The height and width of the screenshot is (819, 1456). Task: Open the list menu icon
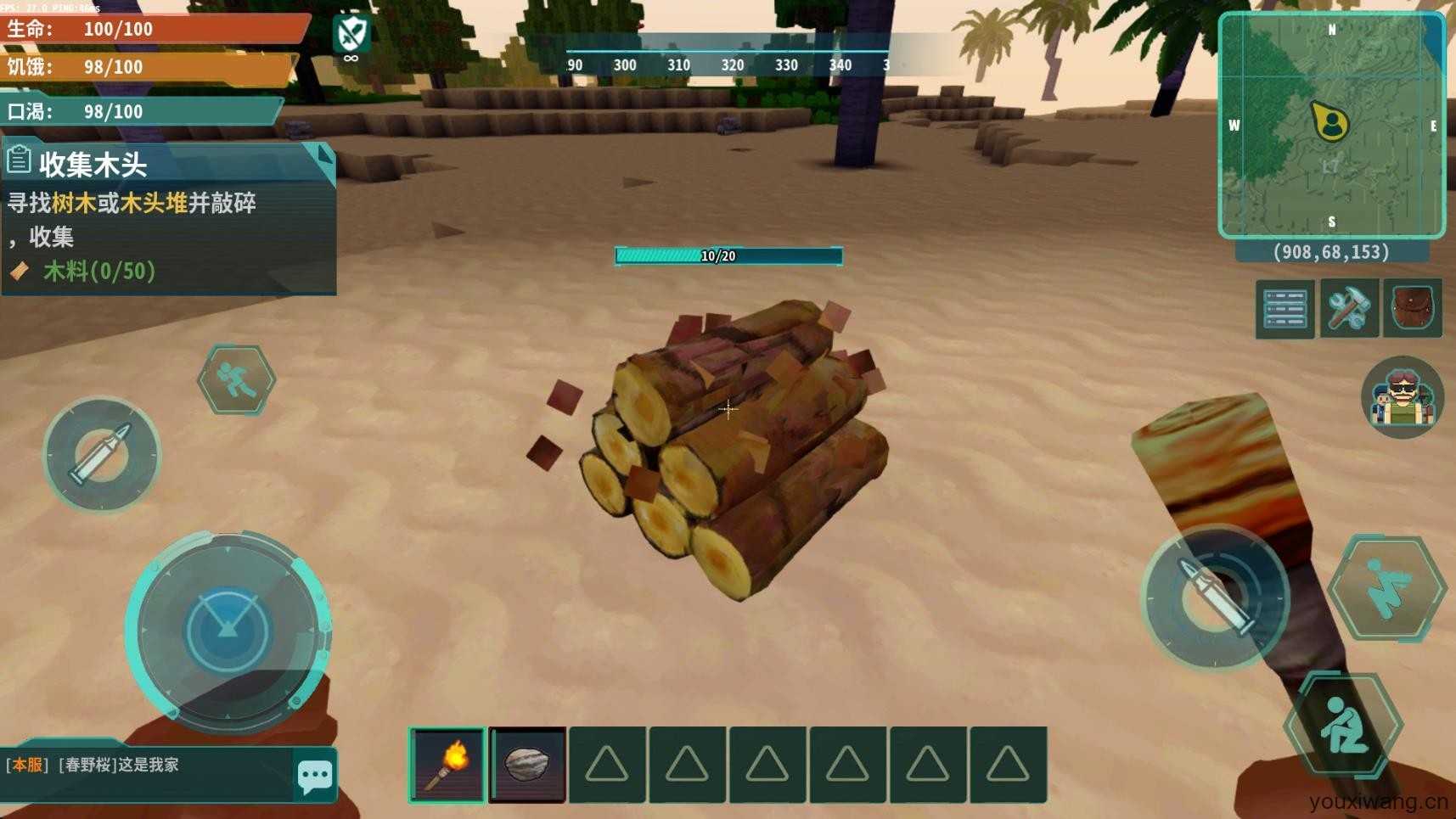pos(1285,309)
